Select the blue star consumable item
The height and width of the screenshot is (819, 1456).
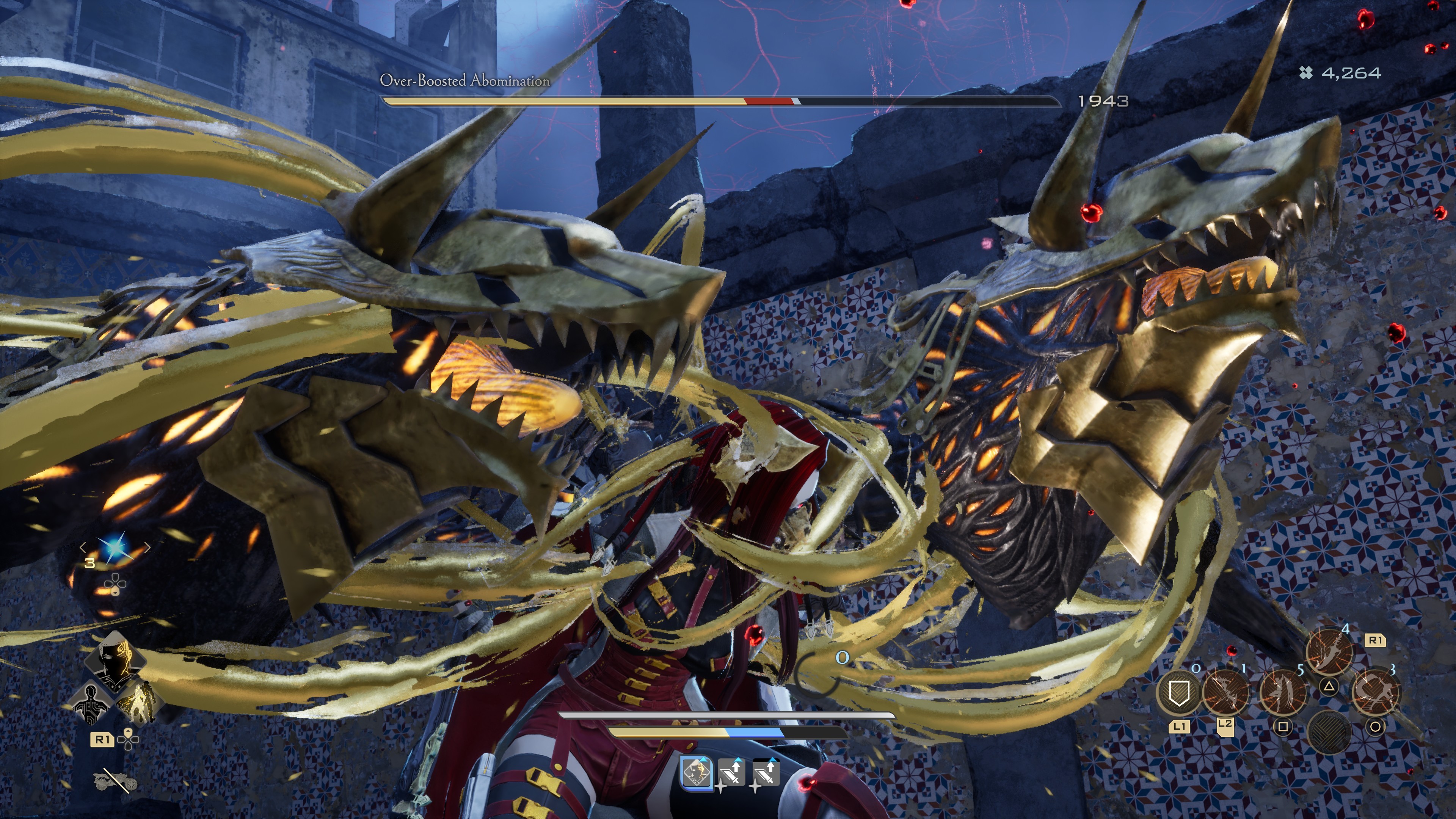(x=115, y=547)
